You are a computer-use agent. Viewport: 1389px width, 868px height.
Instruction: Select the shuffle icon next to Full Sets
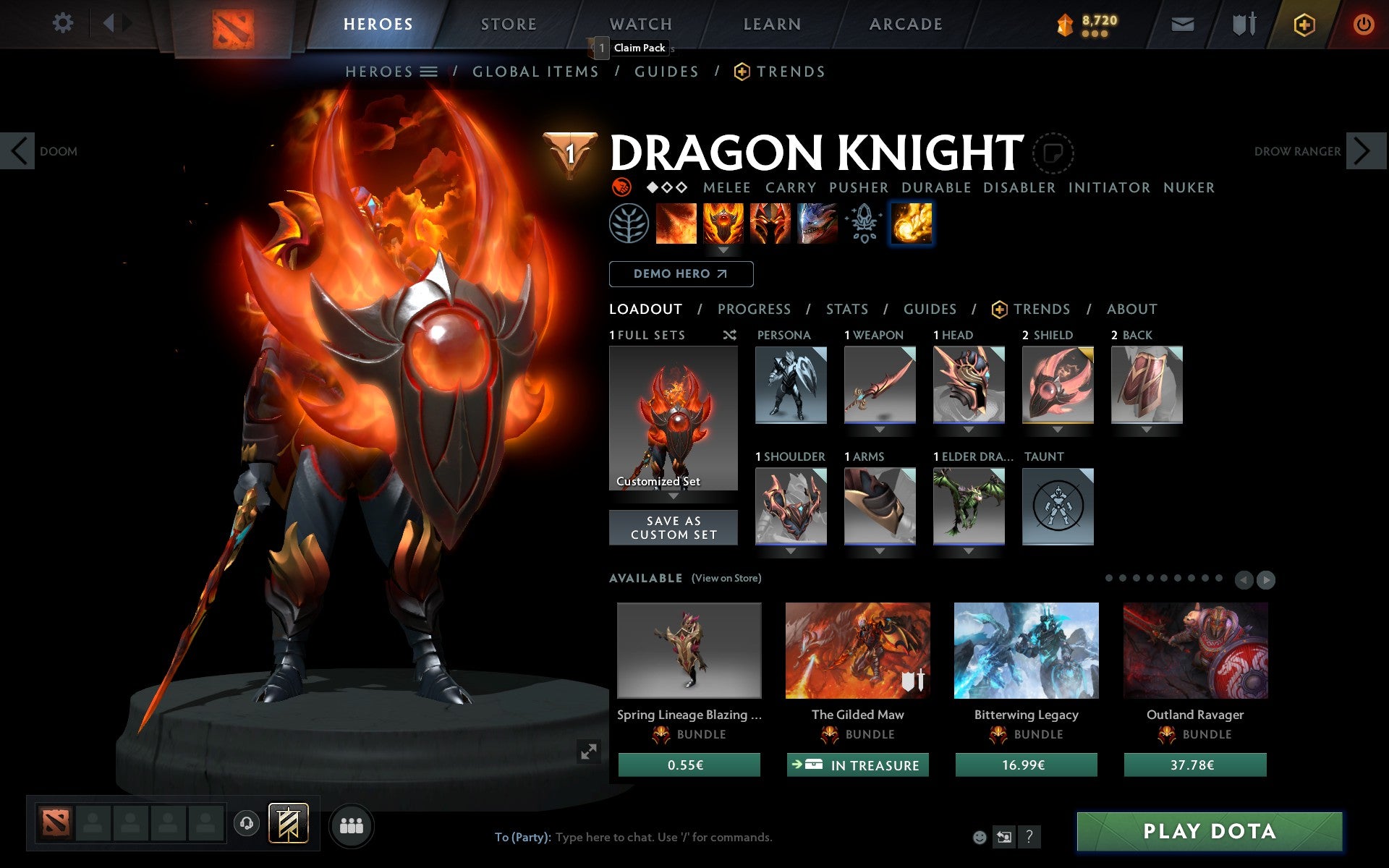pos(729,335)
